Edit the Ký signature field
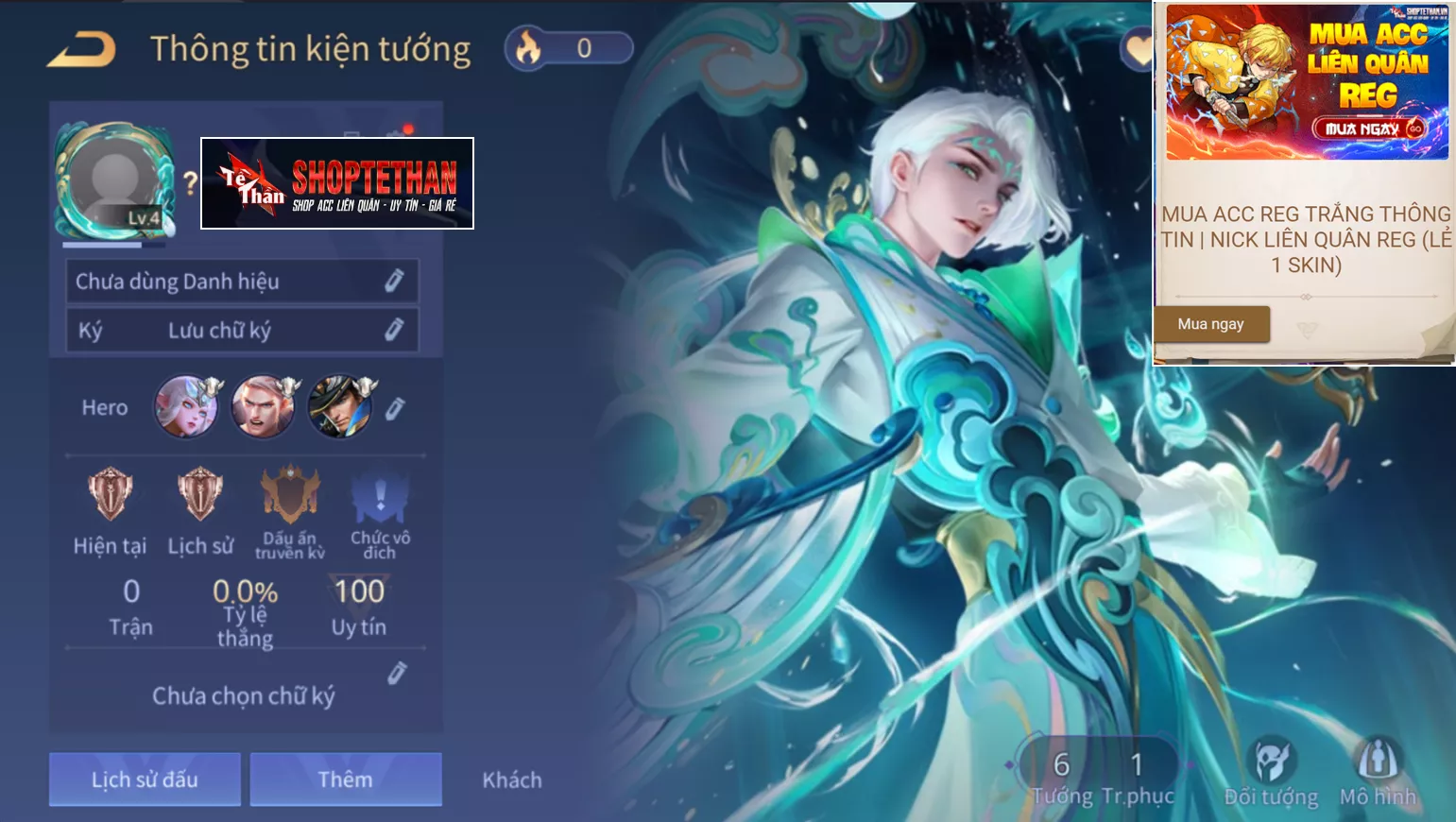1456x822 pixels. [x=394, y=330]
